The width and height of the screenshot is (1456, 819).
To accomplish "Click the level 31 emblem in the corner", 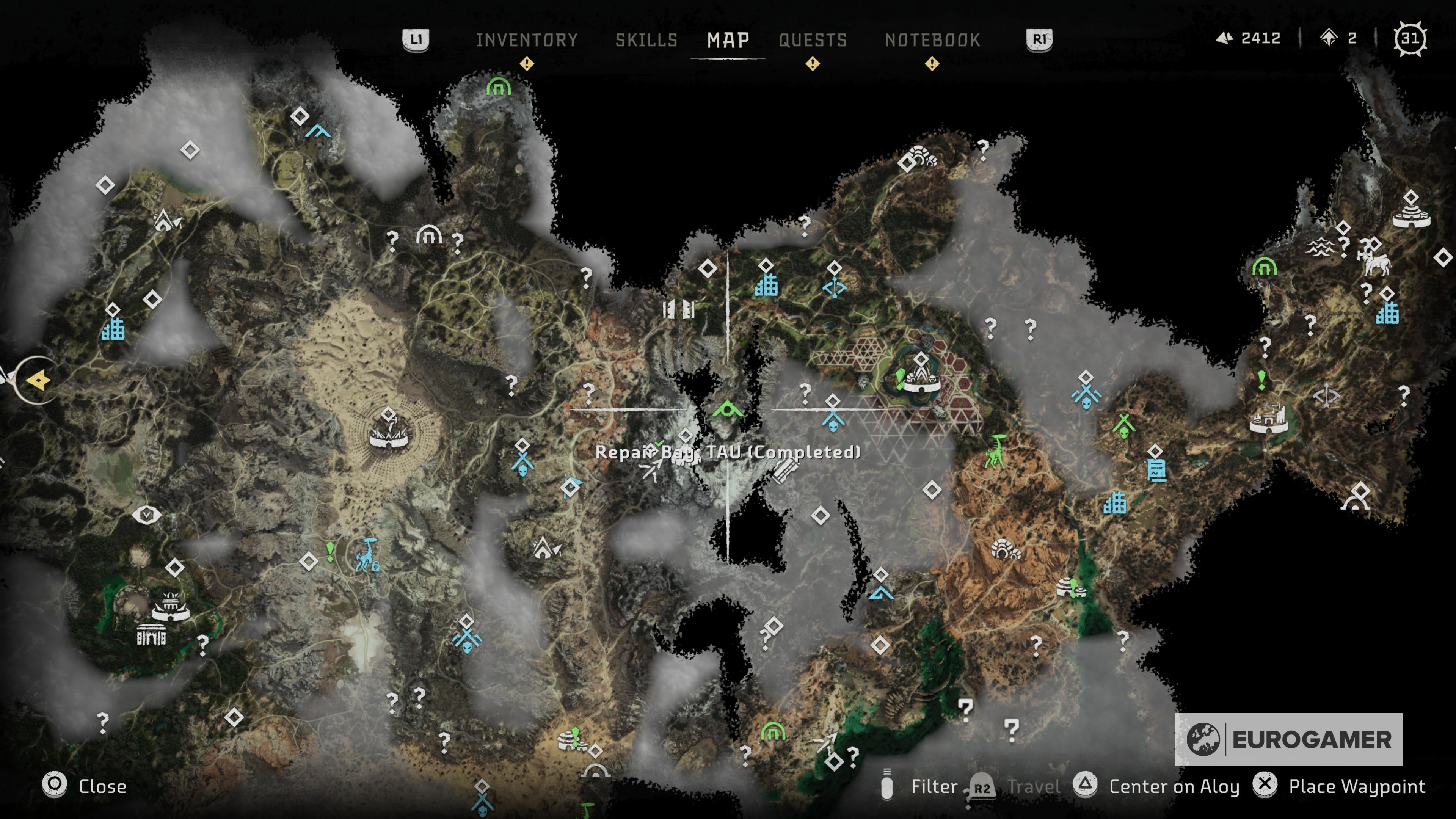I will (1410, 38).
